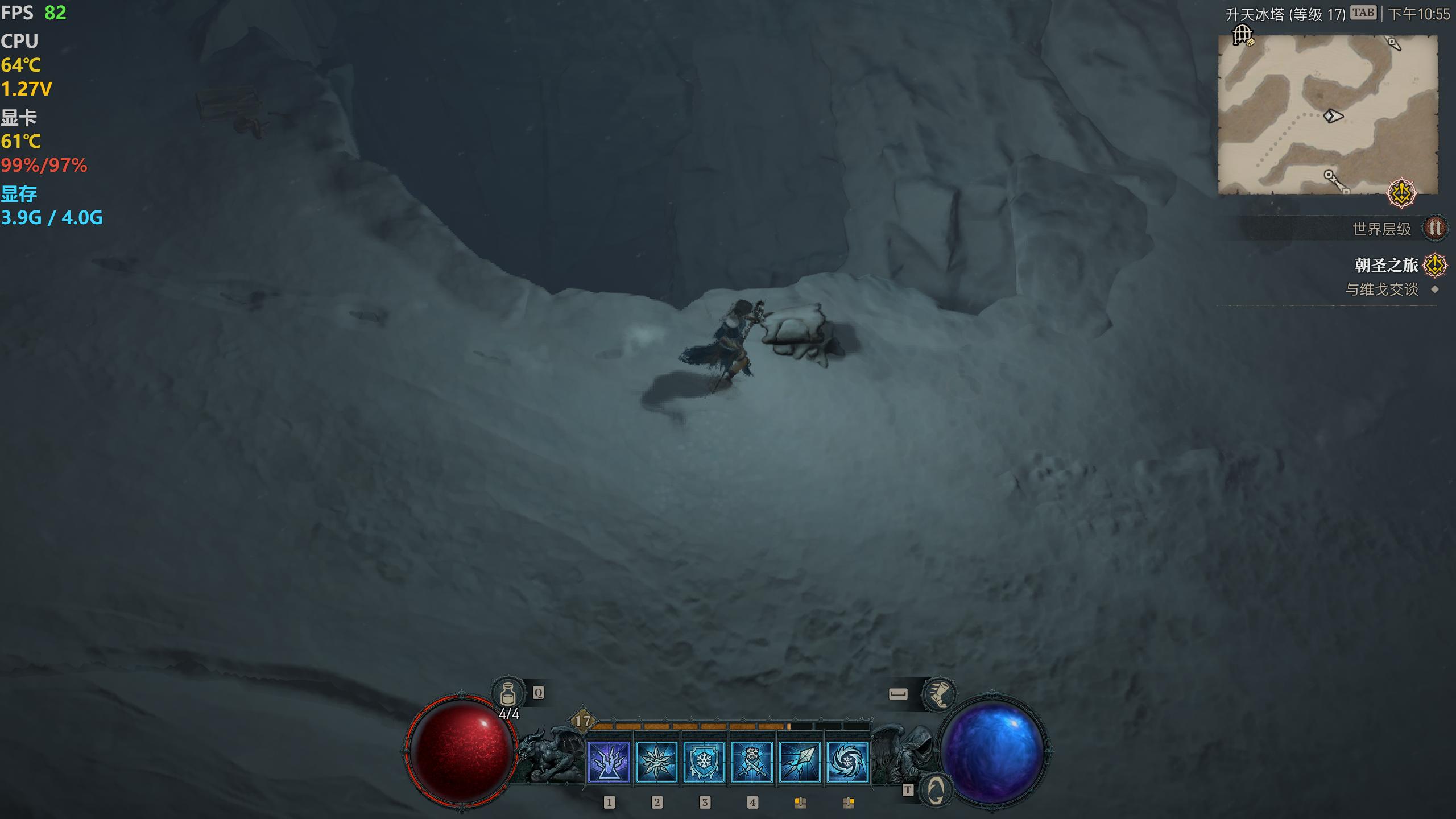
Task: Open the 朝圣之旅 quest tracker entry
Action: (1387, 265)
